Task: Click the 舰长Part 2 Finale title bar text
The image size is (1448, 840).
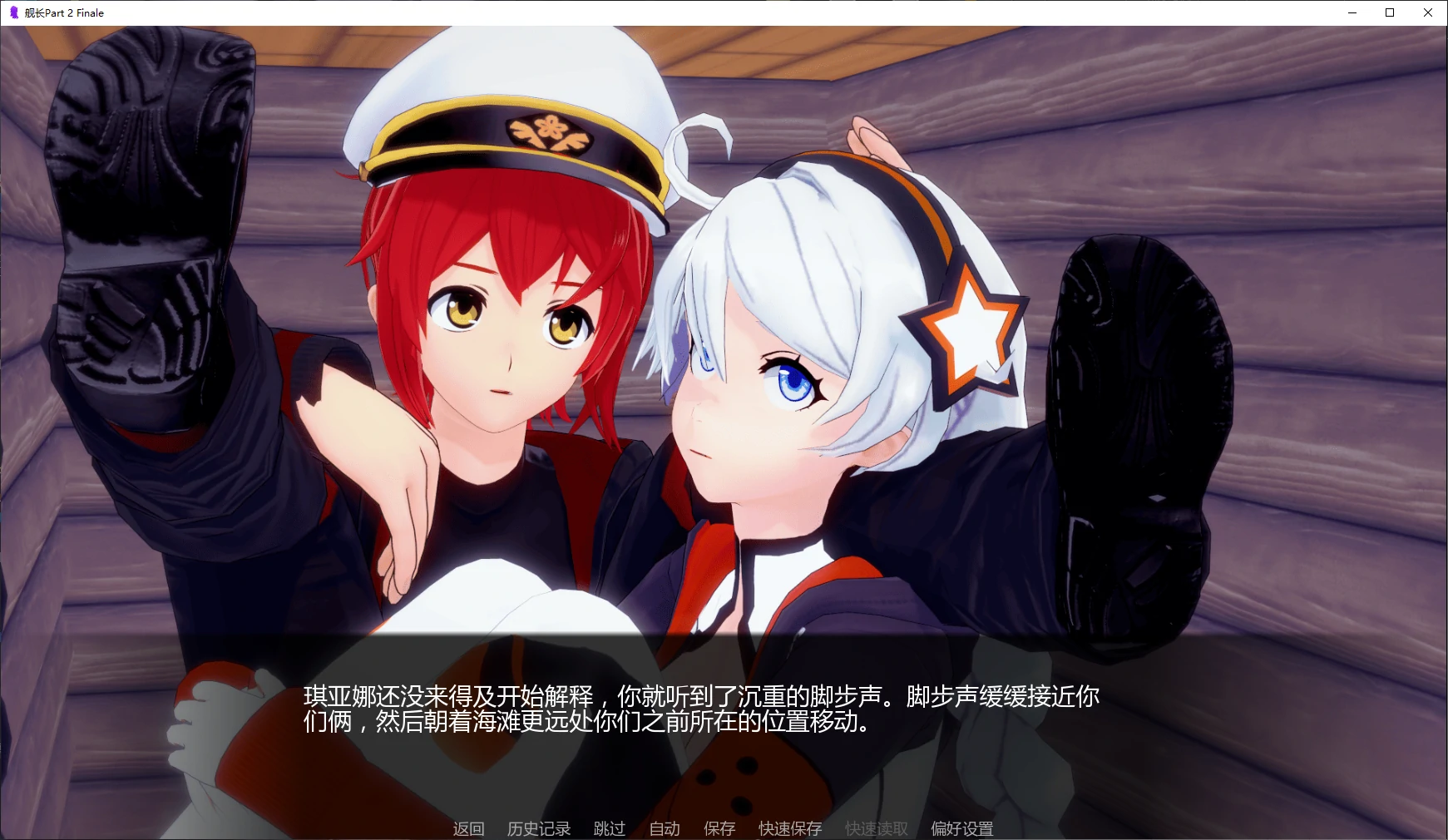Action: 65,12
